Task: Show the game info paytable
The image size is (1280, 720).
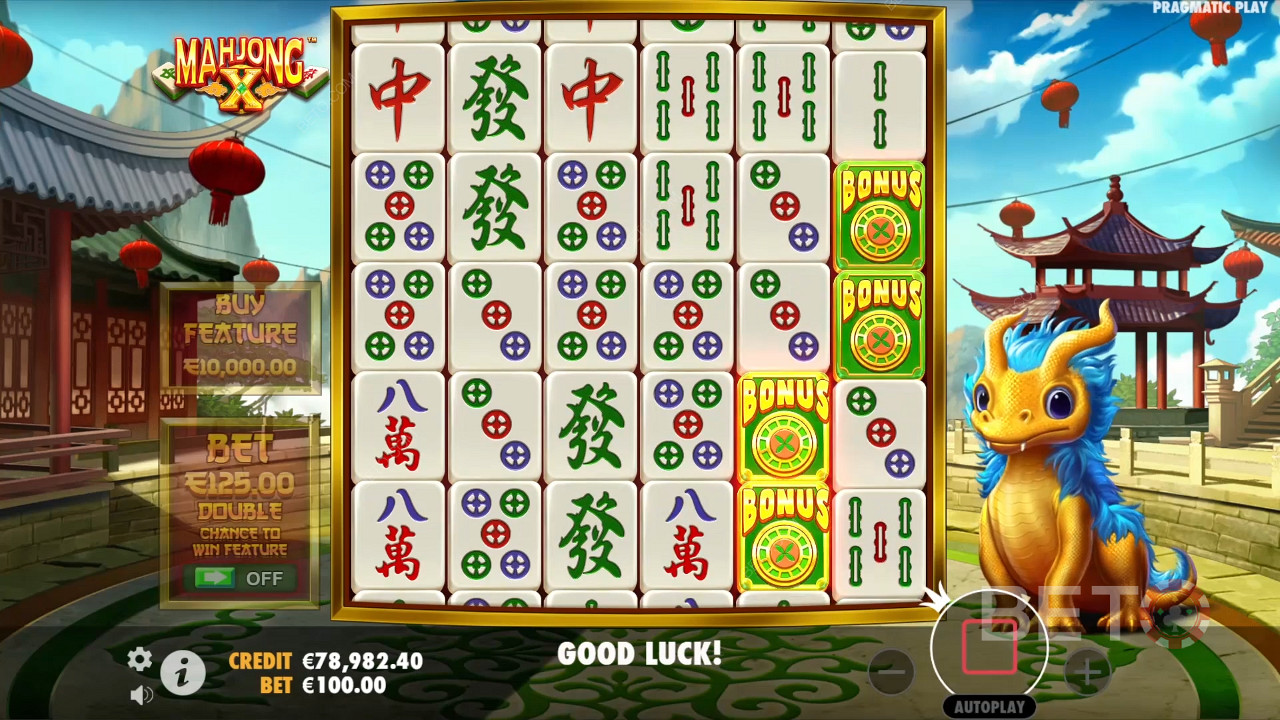Action: pos(182,674)
